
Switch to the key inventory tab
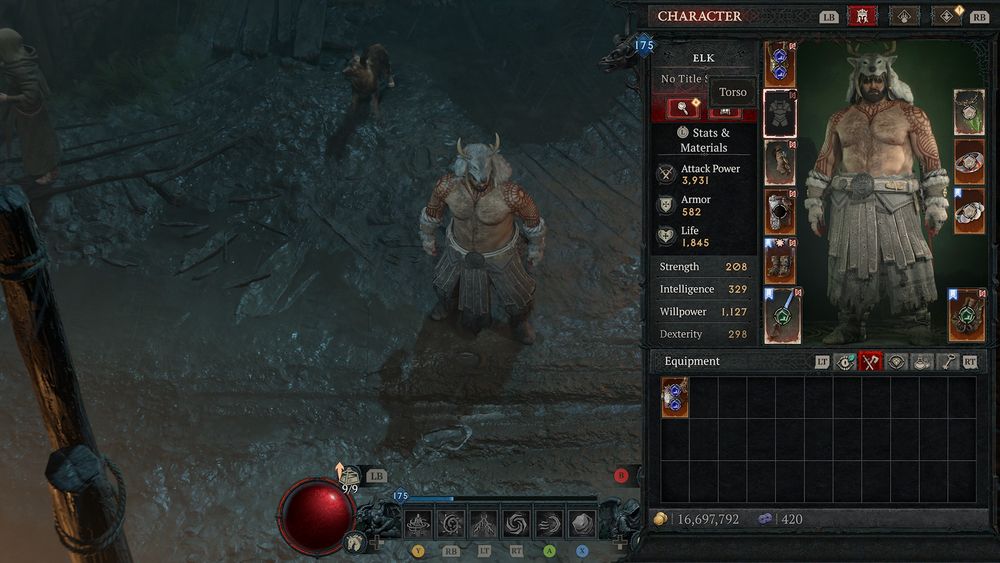946,362
